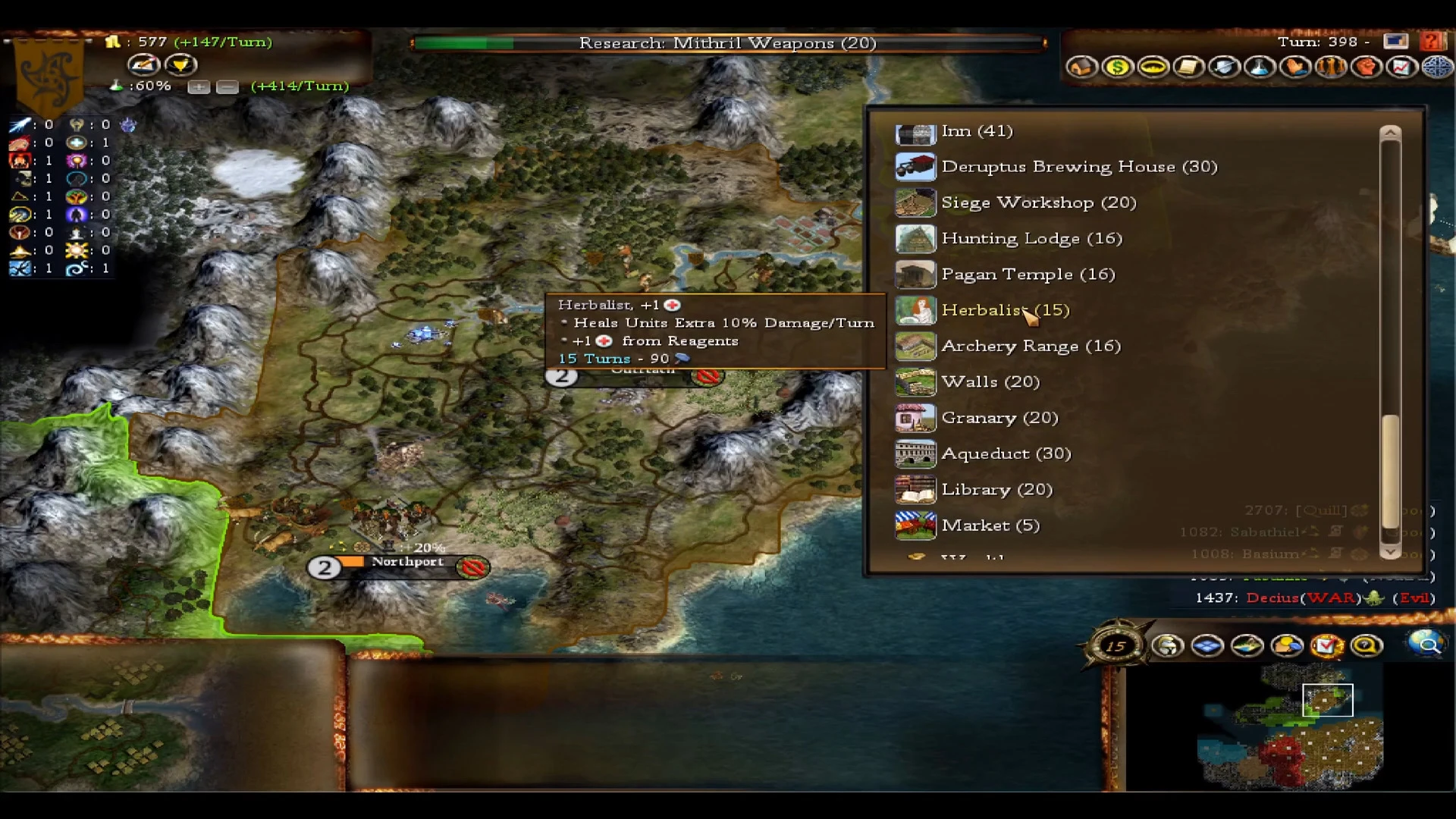Toggle the scoreboard checkbox icon
The width and height of the screenshot is (1456, 819).
(1326, 645)
